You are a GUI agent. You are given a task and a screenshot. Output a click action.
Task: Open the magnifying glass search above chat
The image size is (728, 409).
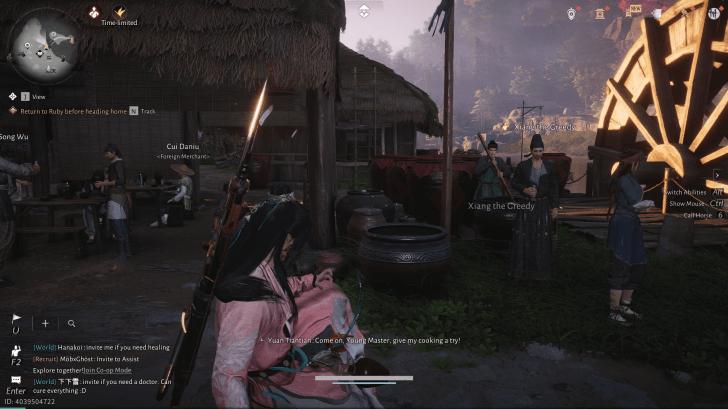(71, 323)
